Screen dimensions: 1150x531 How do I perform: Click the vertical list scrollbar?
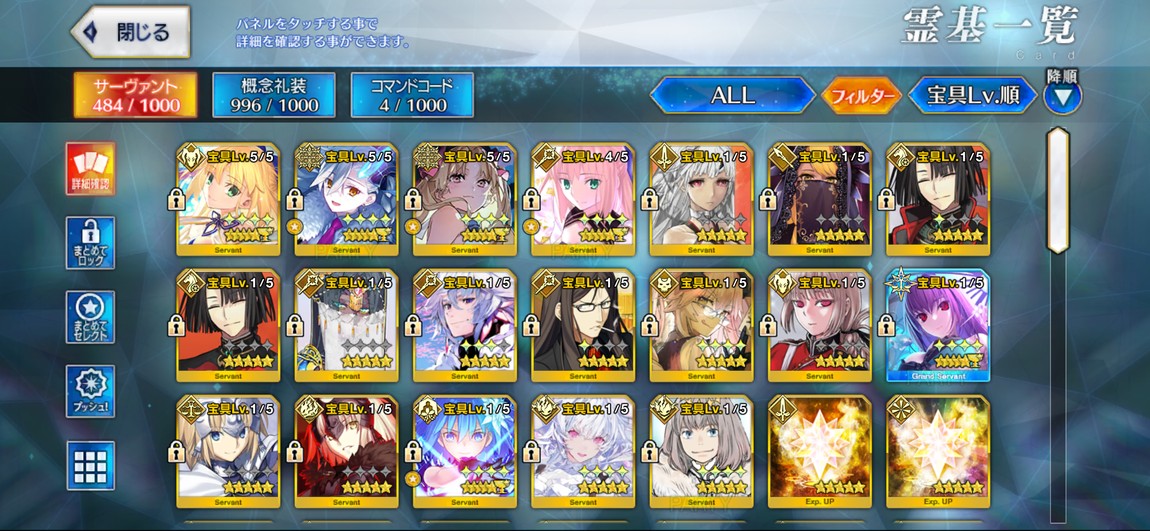[x=1057, y=190]
